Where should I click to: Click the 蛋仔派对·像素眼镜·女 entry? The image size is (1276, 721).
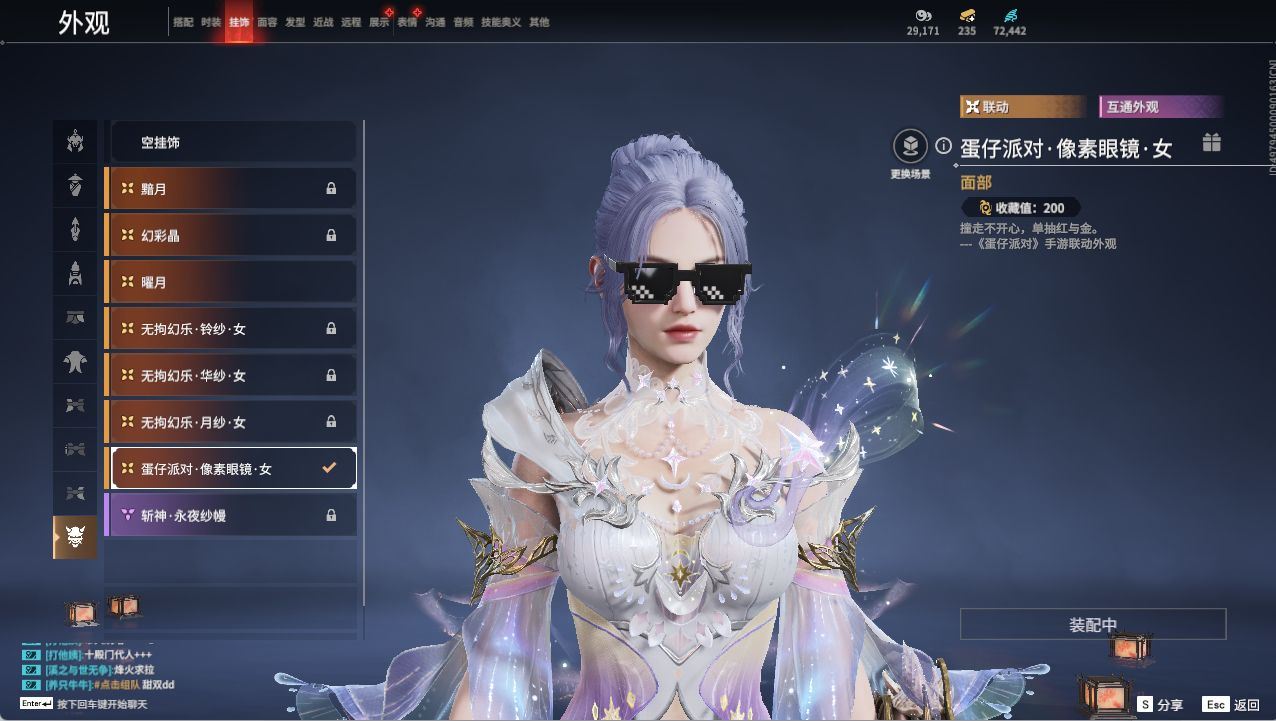pyautogui.click(x=231, y=468)
